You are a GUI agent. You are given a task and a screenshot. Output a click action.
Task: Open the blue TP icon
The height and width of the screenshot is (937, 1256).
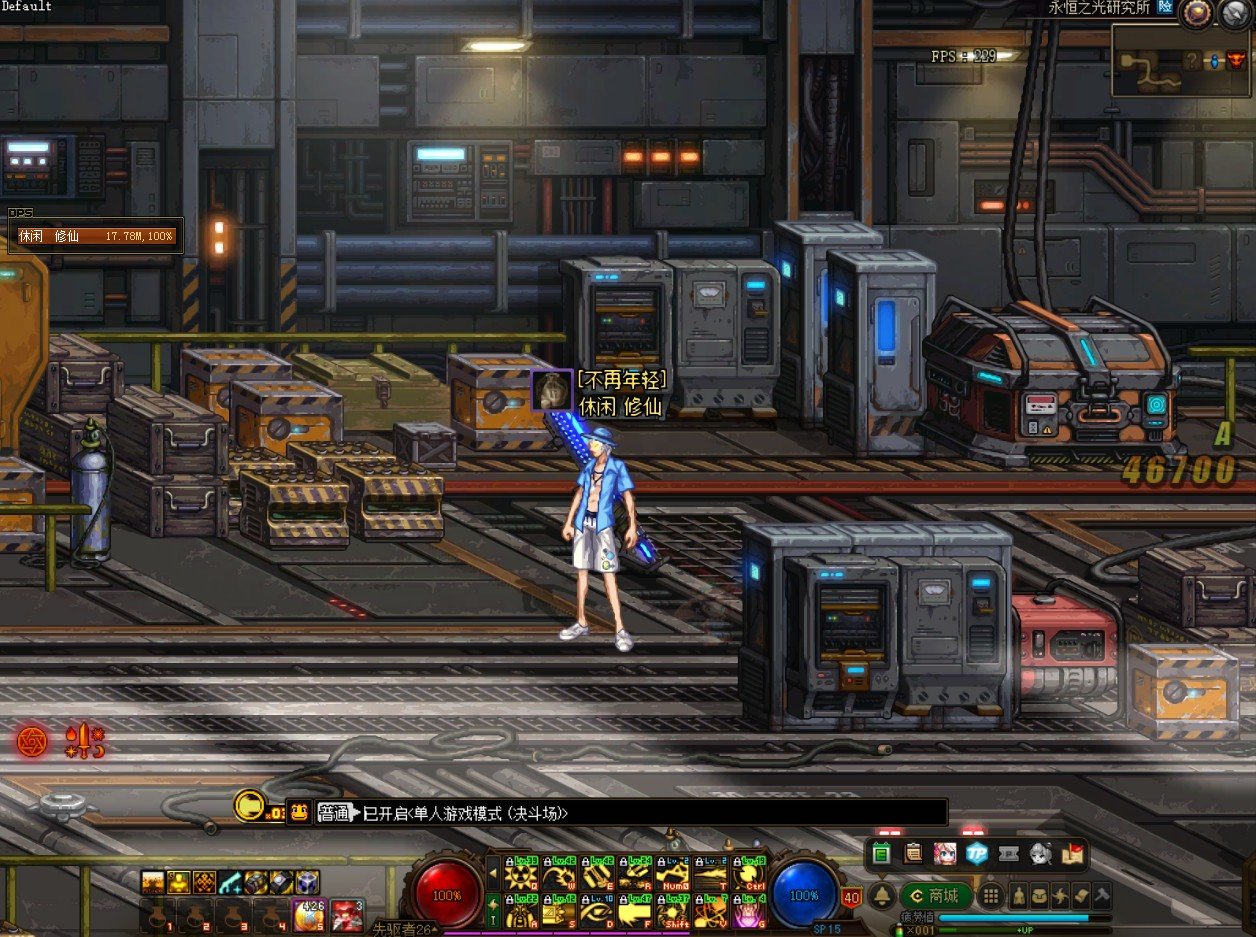[x=977, y=853]
